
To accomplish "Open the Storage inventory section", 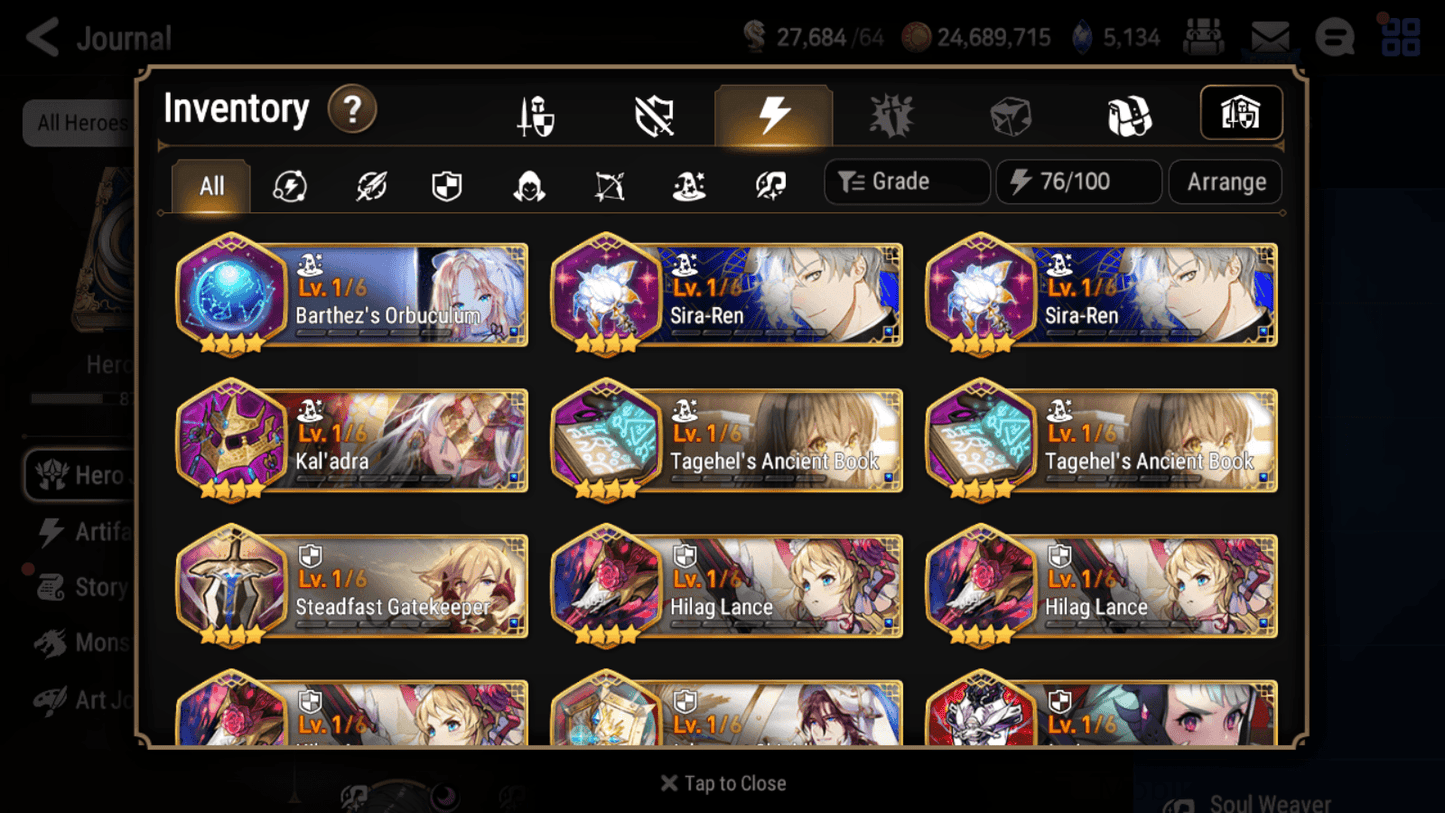I will pos(1241,113).
